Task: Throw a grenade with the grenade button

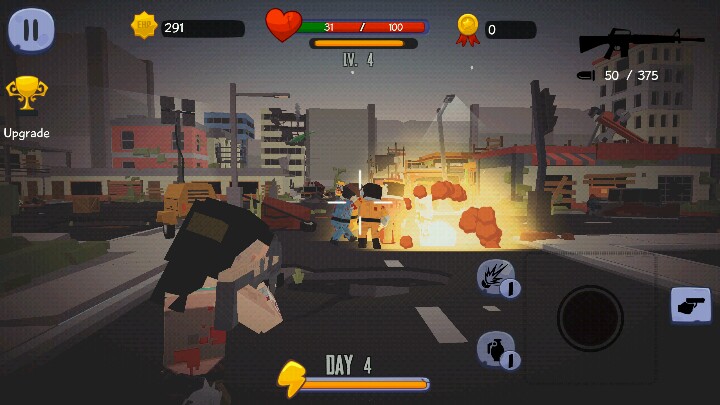Action: [x=496, y=349]
